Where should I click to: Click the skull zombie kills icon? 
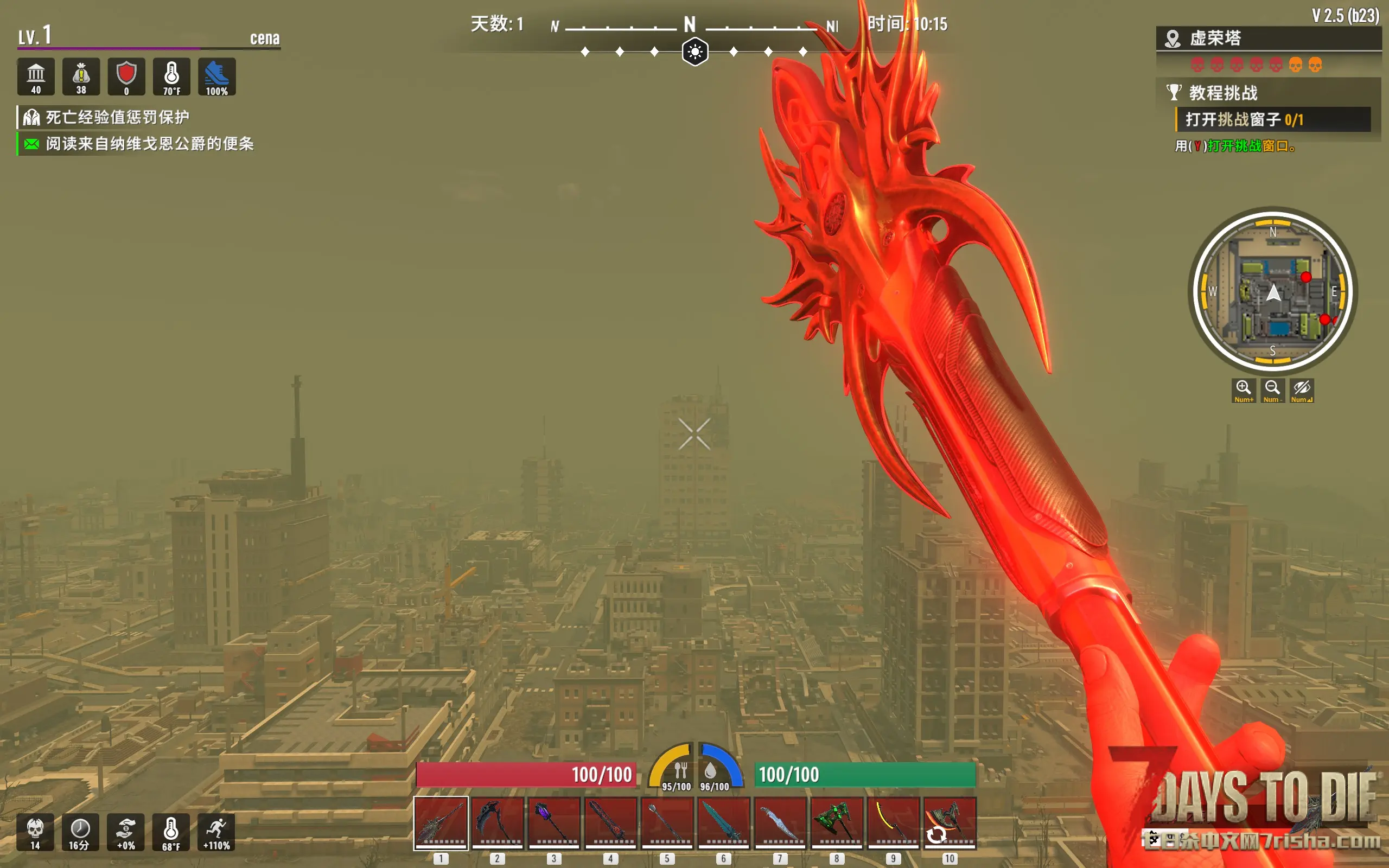pos(35,832)
